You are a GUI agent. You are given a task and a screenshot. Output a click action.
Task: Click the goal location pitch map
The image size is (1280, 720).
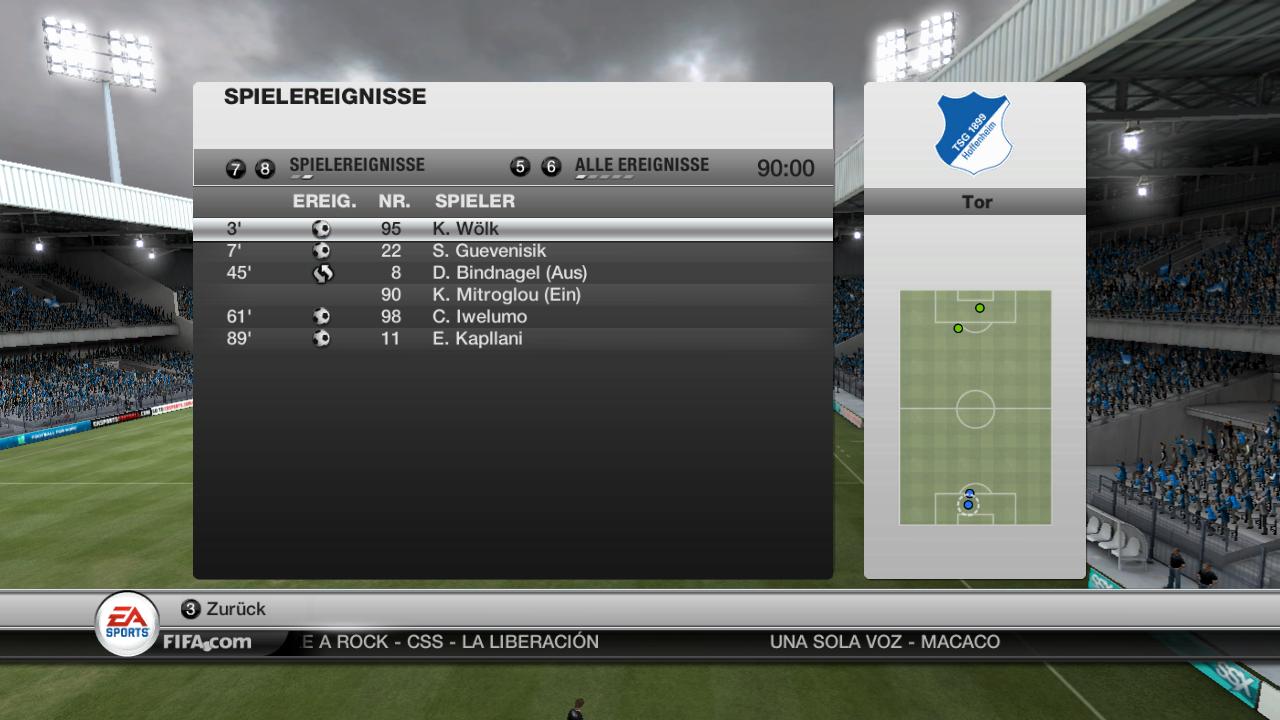(975, 407)
